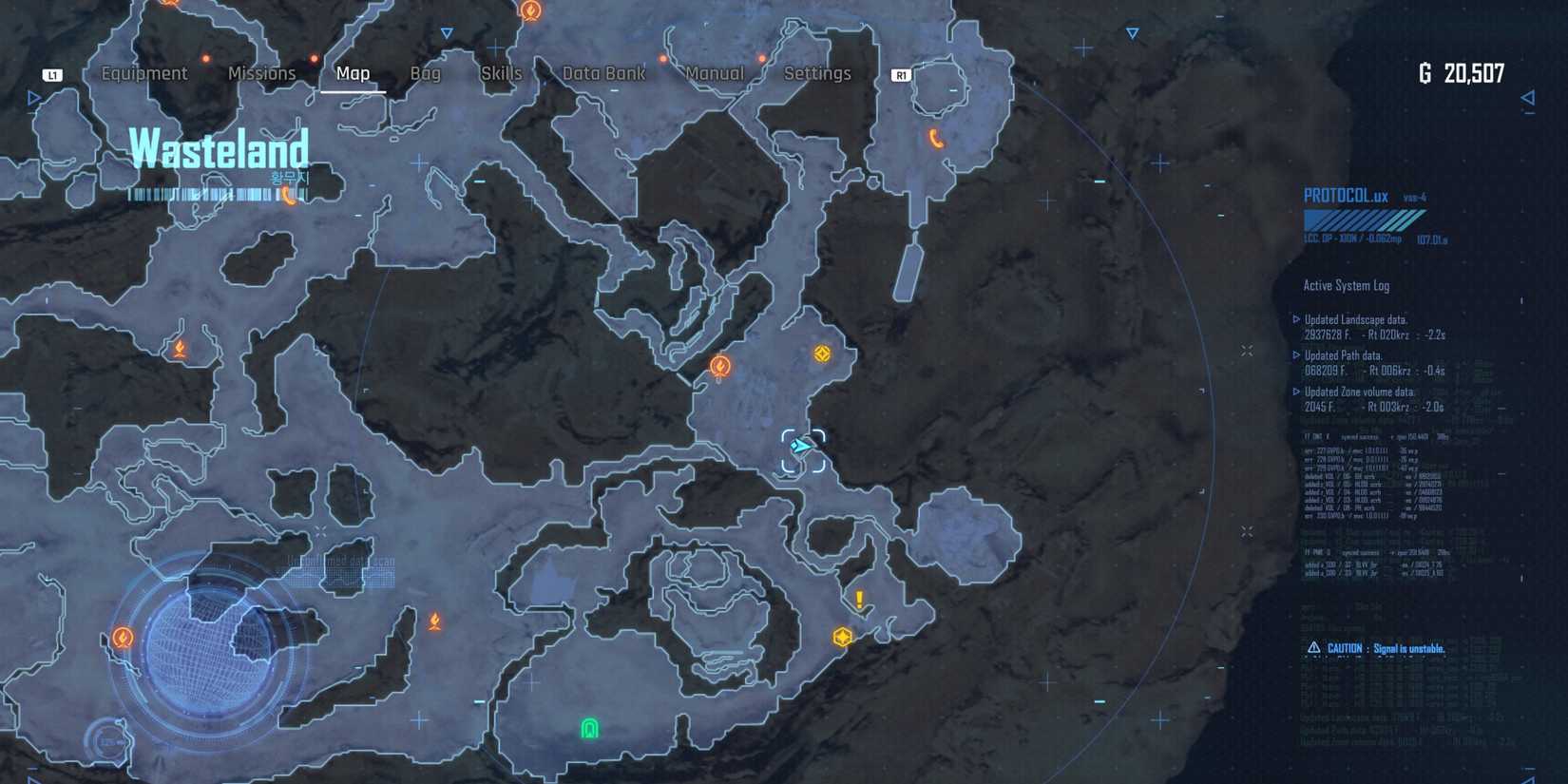Screen dimensions: 1568x784
Task: Click the yellow hexagonal crate marker
Action: (x=843, y=637)
